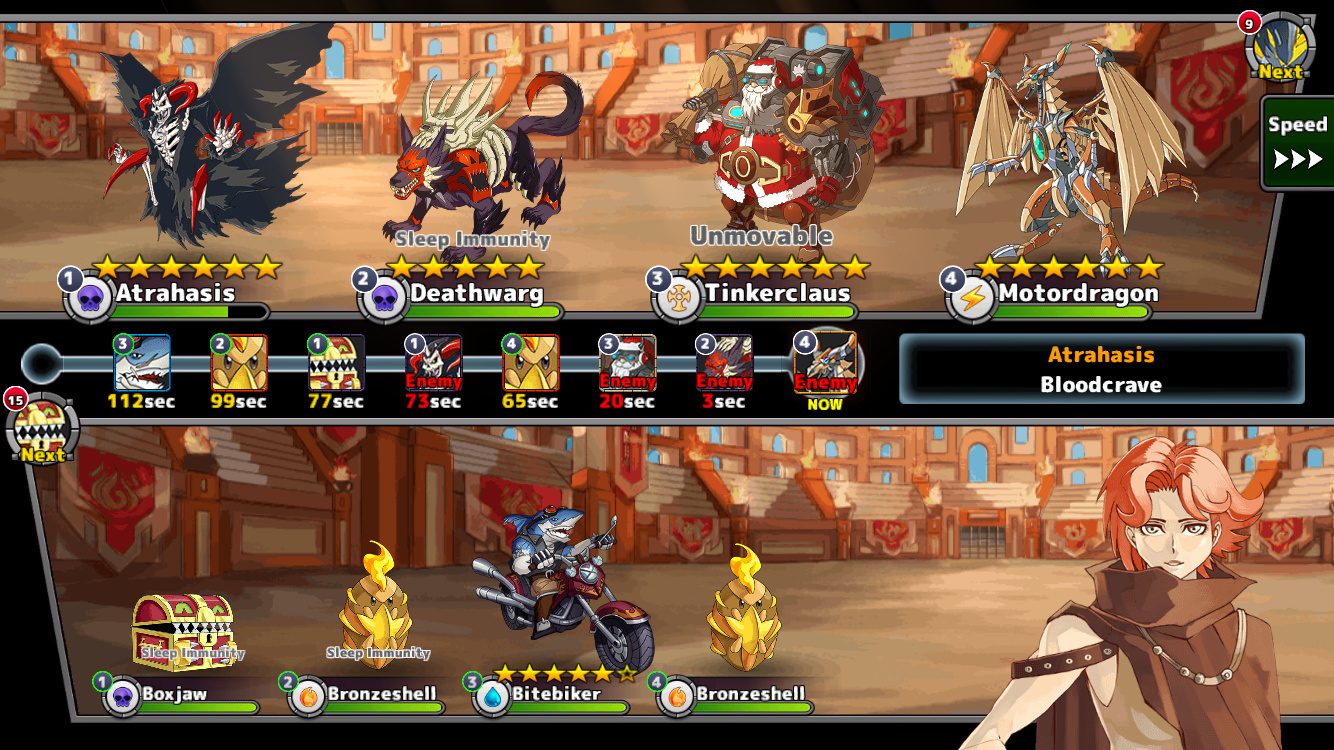Toggle the Speed fast-forward button
The height and width of the screenshot is (750, 1334).
click(1297, 142)
